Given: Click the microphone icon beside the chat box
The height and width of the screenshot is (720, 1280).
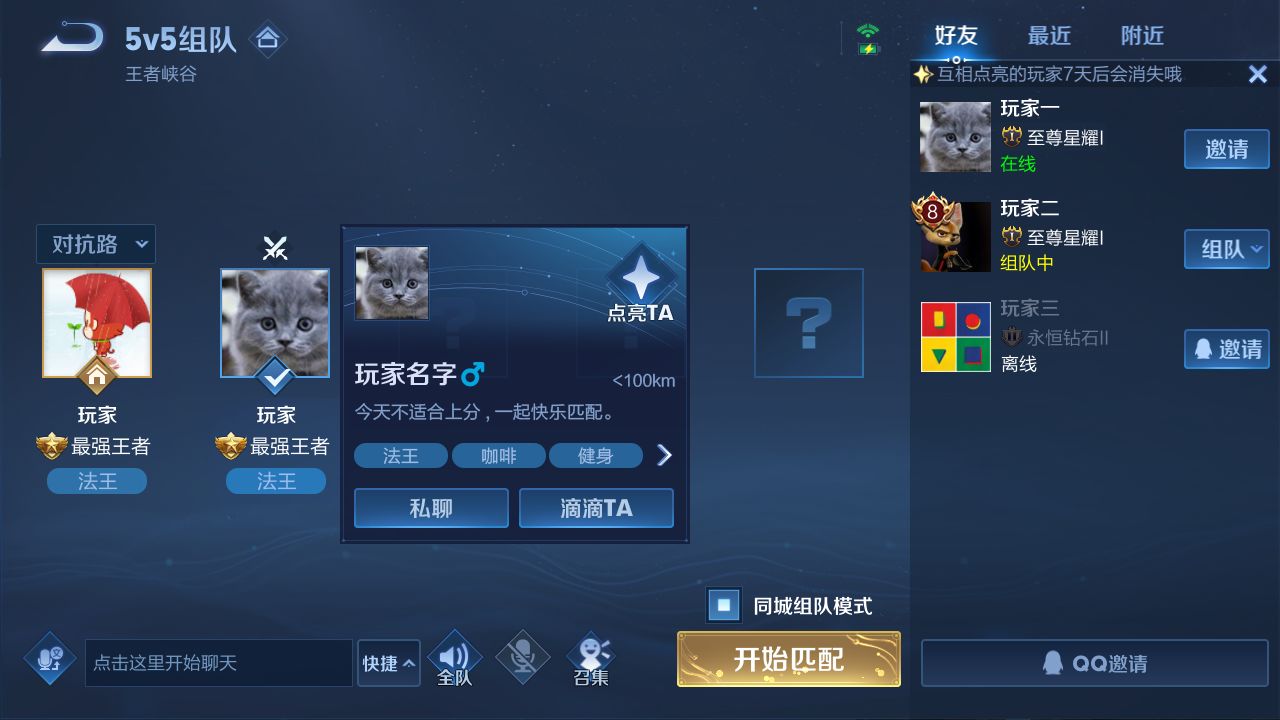Looking at the screenshot, I should [x=50, y=660].
